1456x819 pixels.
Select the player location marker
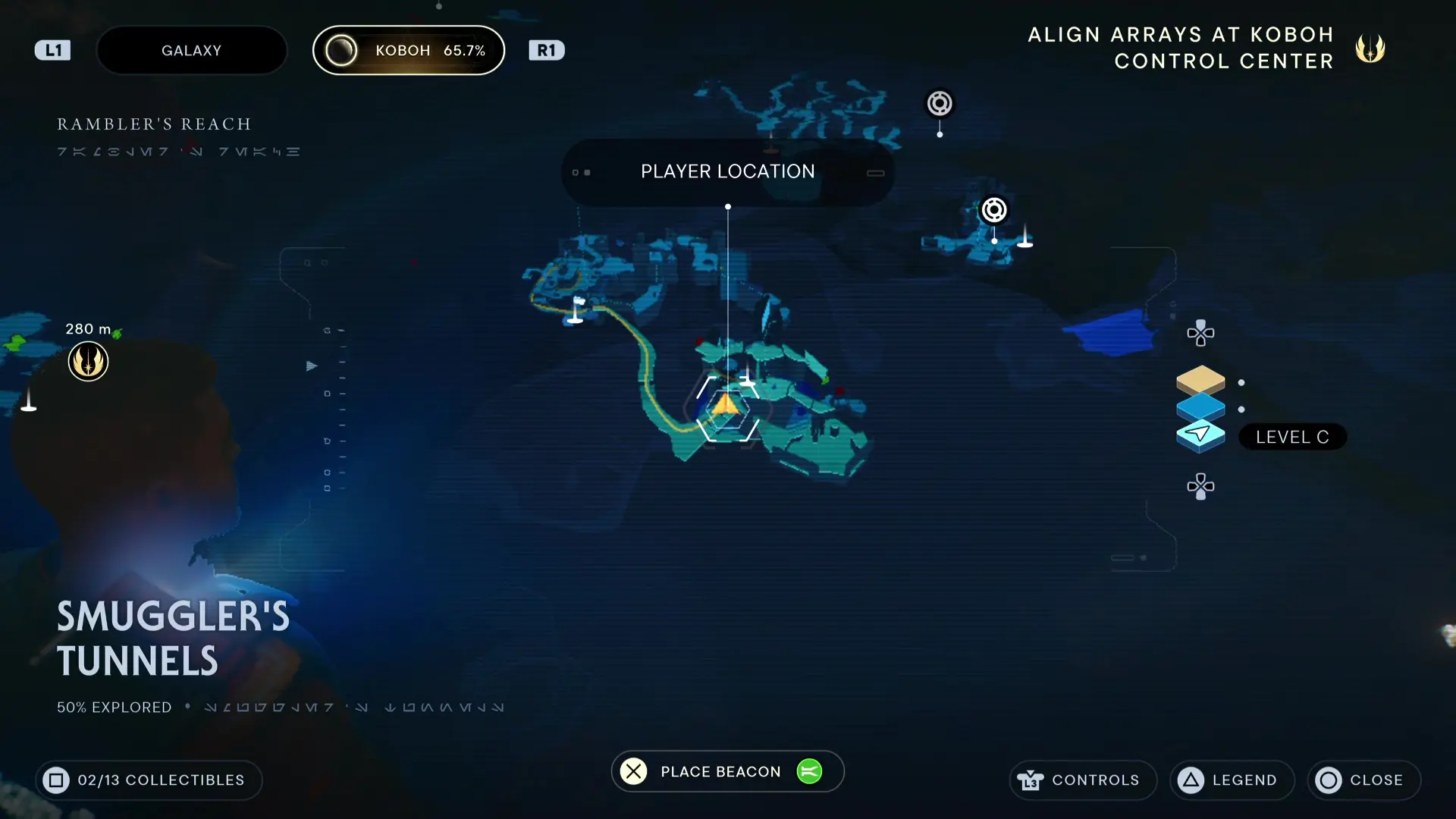[726, 407]
